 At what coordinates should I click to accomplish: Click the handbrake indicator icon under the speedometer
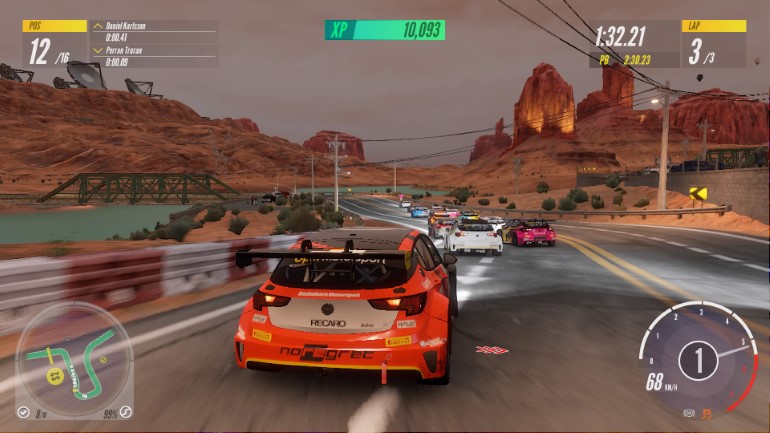point(689,412)
